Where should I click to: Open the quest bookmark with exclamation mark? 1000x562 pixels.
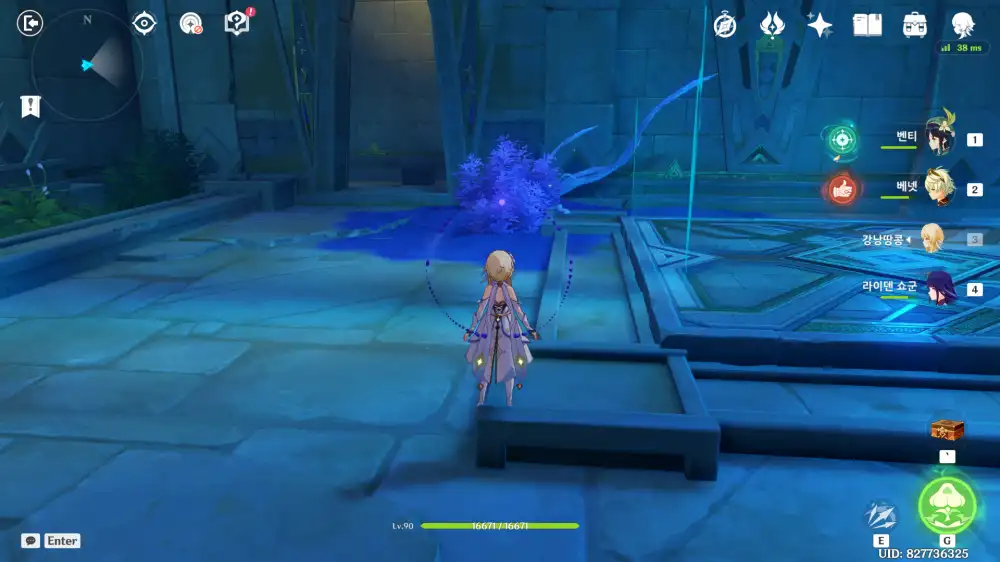click(x=30, y=106)
